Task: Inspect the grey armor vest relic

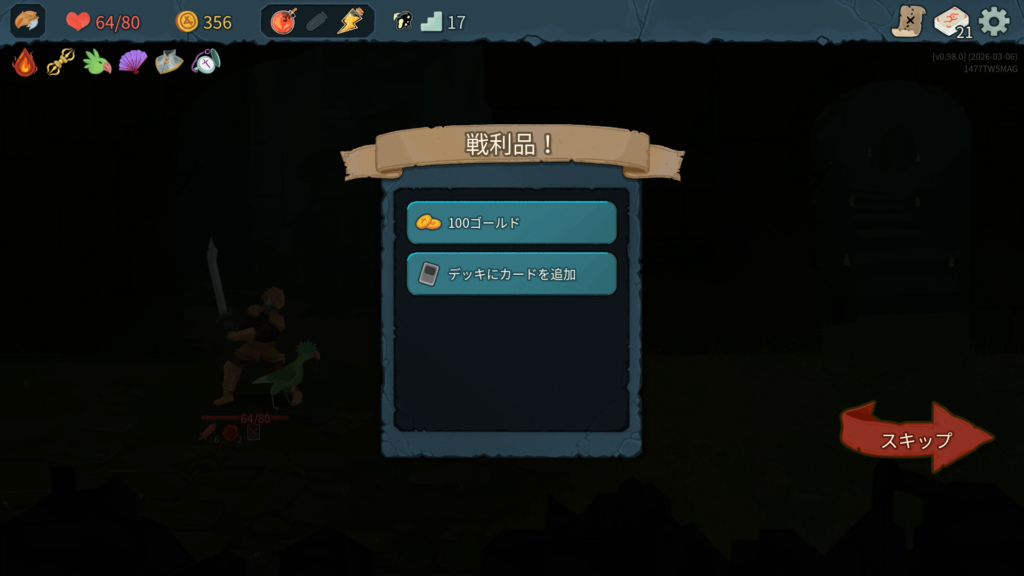Action: click(x=169, y=62)
